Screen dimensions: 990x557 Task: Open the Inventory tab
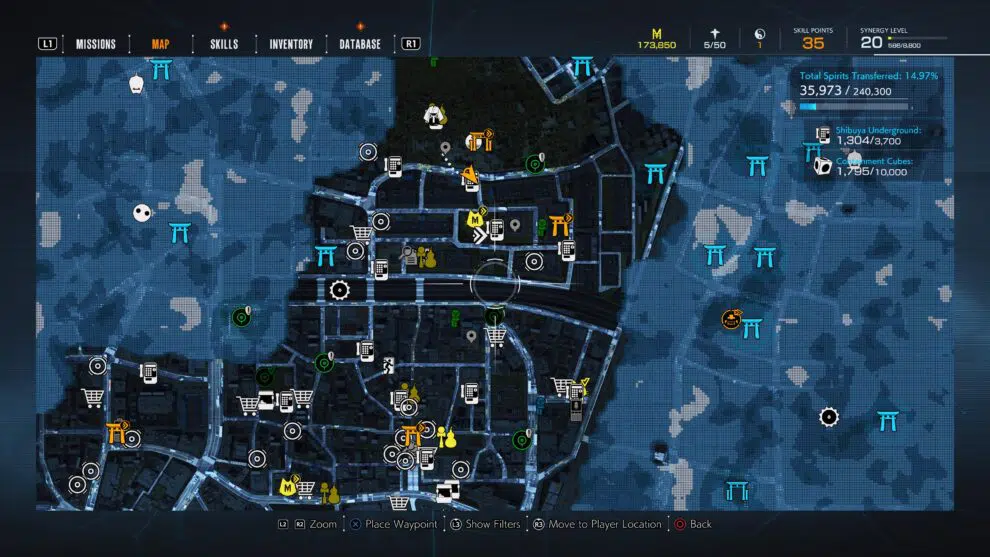click(291, 44)
